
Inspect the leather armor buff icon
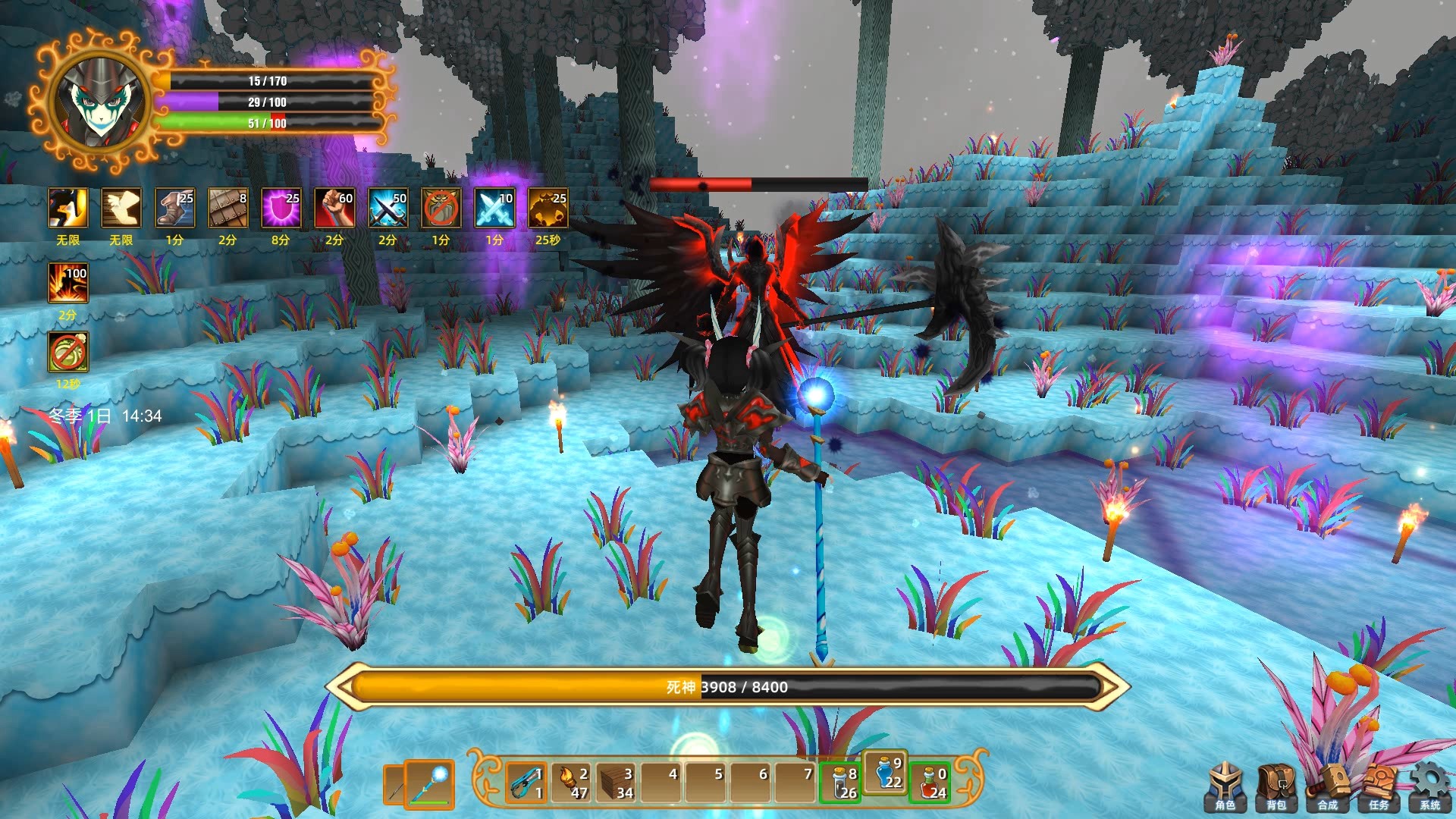227,209
